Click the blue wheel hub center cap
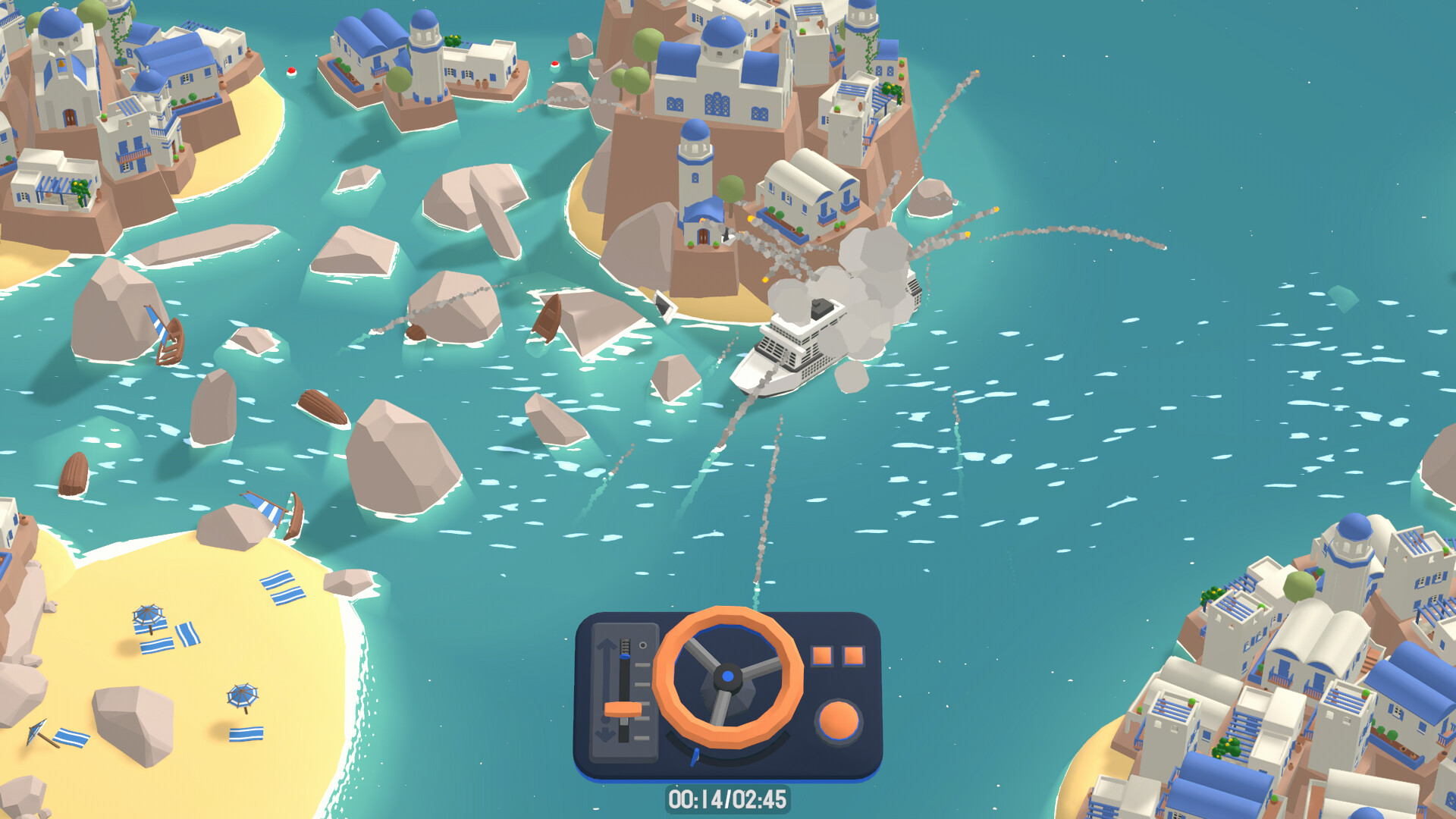Viewport: 1456px width, 819px height. [x=726, y=676]
